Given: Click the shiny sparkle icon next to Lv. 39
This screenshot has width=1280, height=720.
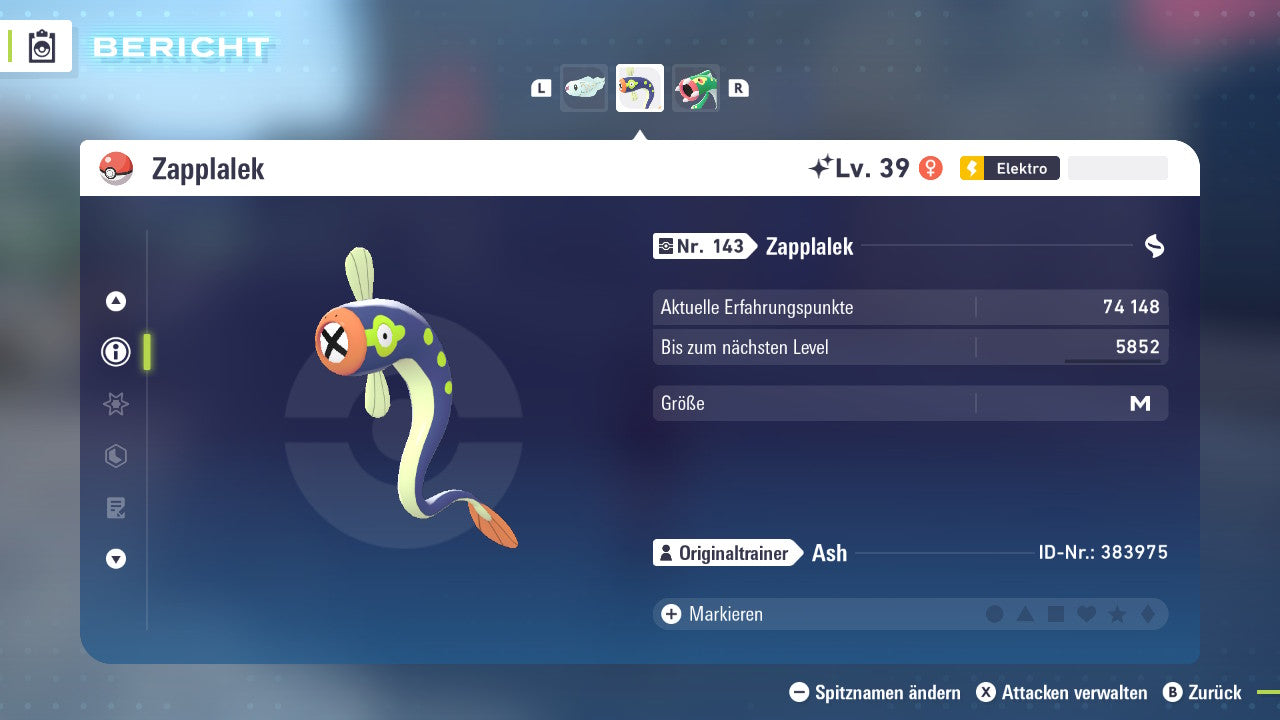Looking at the screenshot, I should [821, 167].
